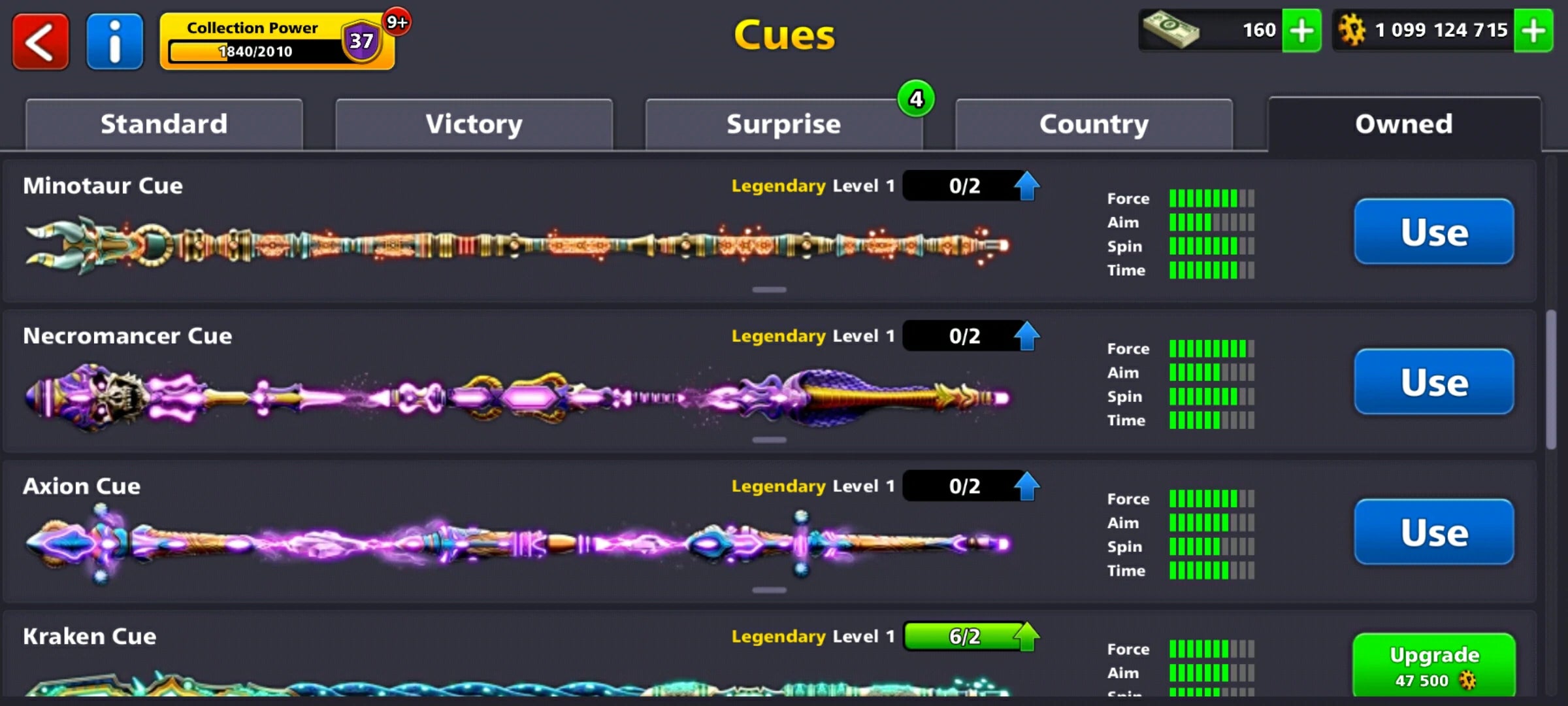The width and height of the screenshot is (1568, 706).
Task: Use the Necromancer Cue
Action: pos(1433,382)
